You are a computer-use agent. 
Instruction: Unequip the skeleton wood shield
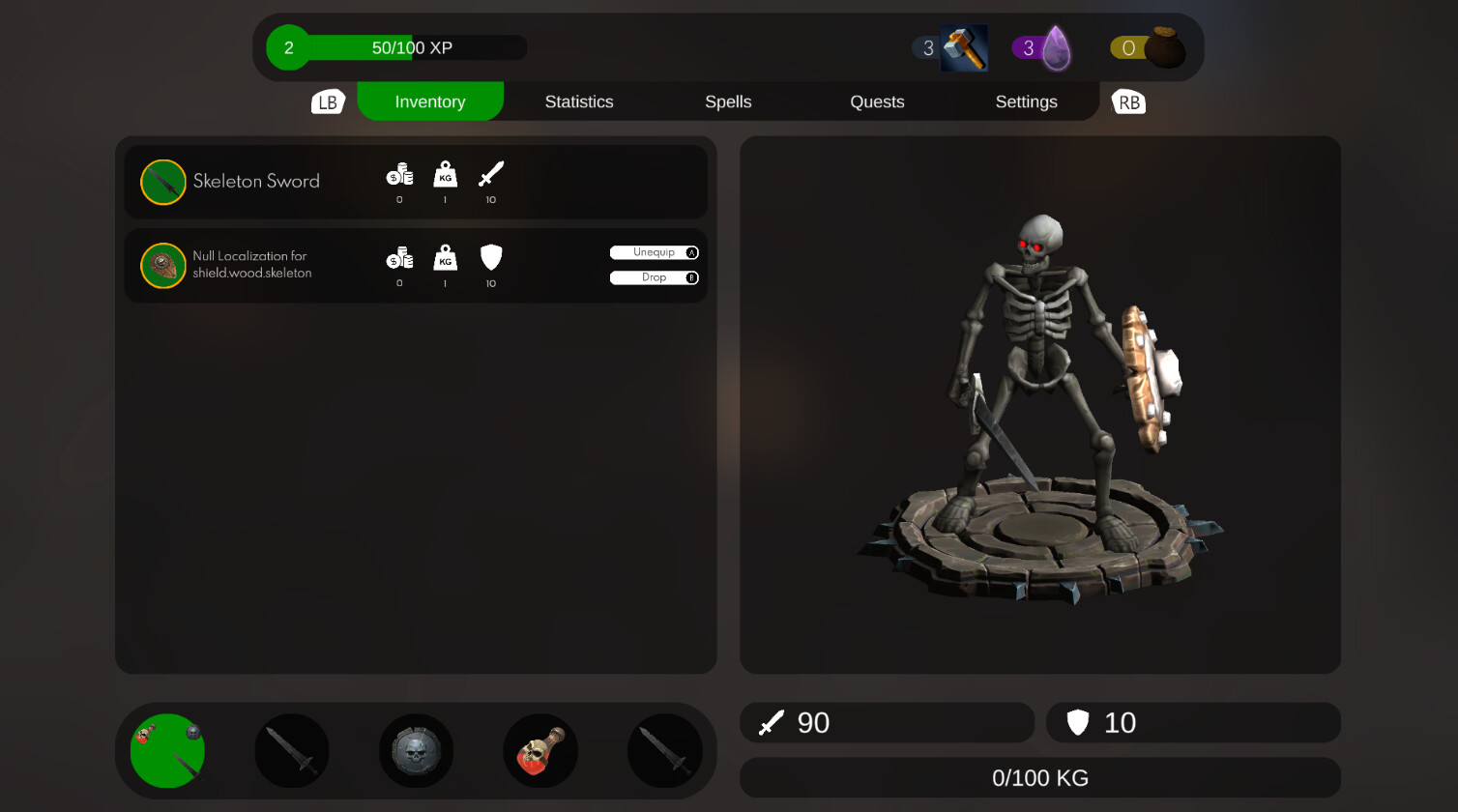tap(655, 251)
